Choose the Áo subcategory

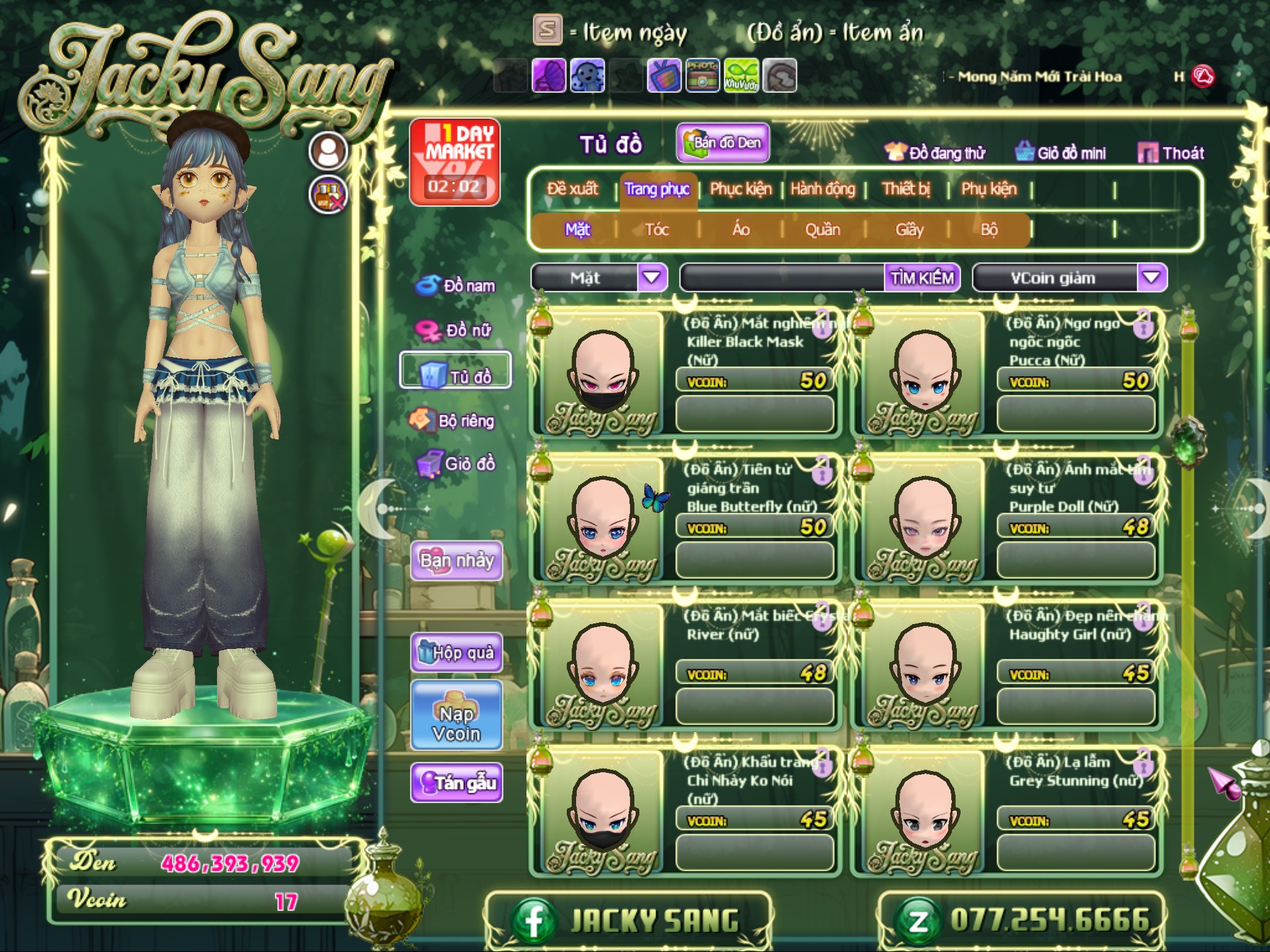click(x=740, y=230)
